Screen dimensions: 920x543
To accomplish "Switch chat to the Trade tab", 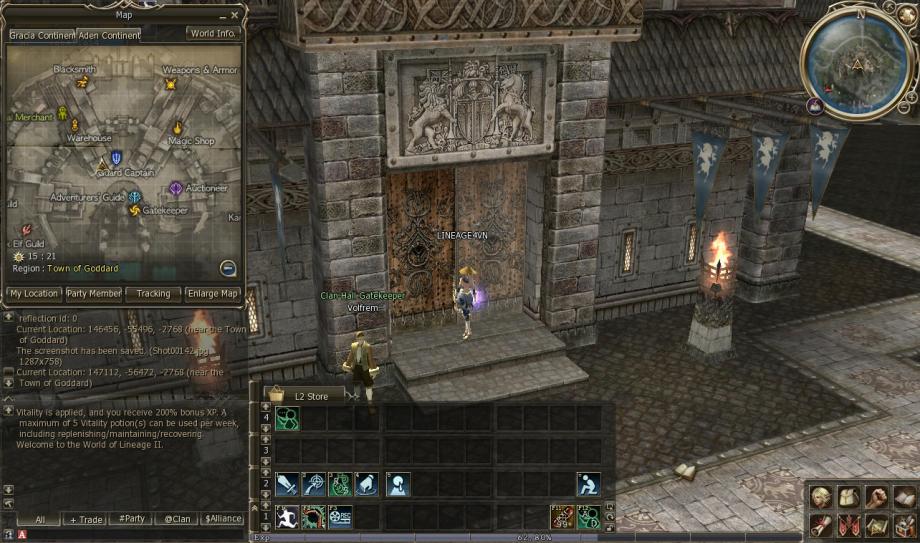I will tap(85, 520).
